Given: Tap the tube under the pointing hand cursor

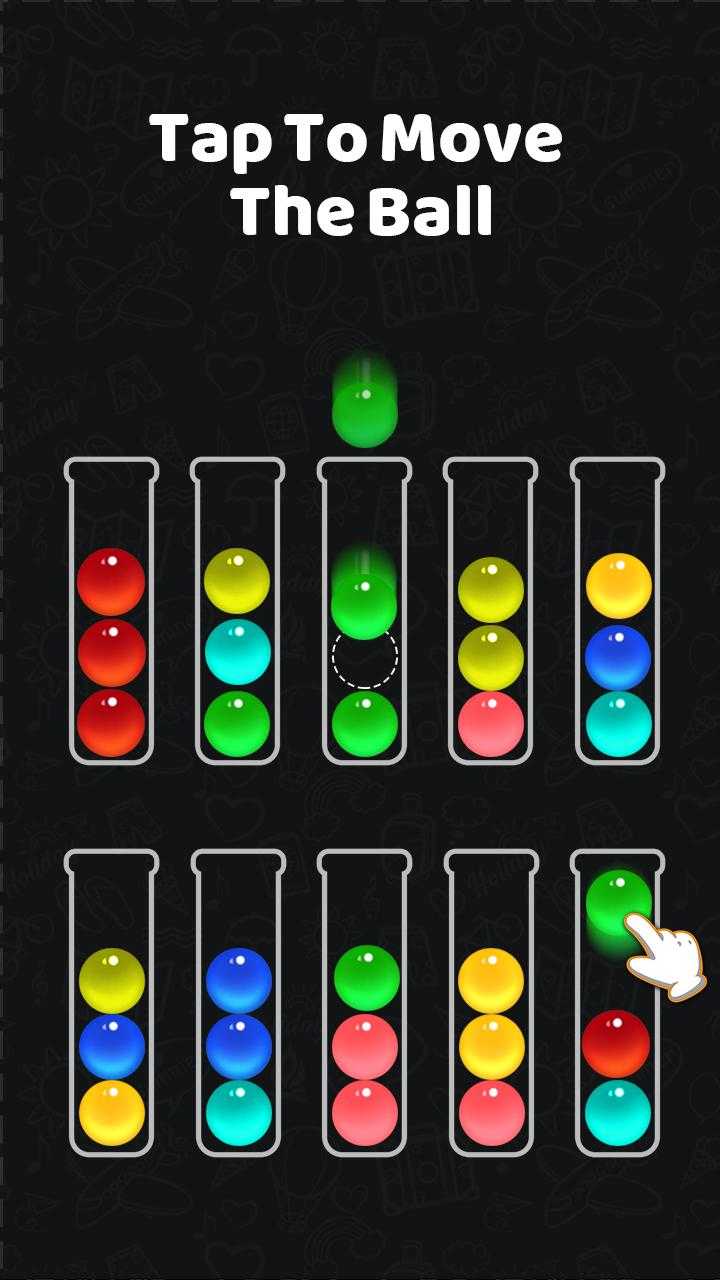Looking at the screenshot, I should click(617, 1003).
